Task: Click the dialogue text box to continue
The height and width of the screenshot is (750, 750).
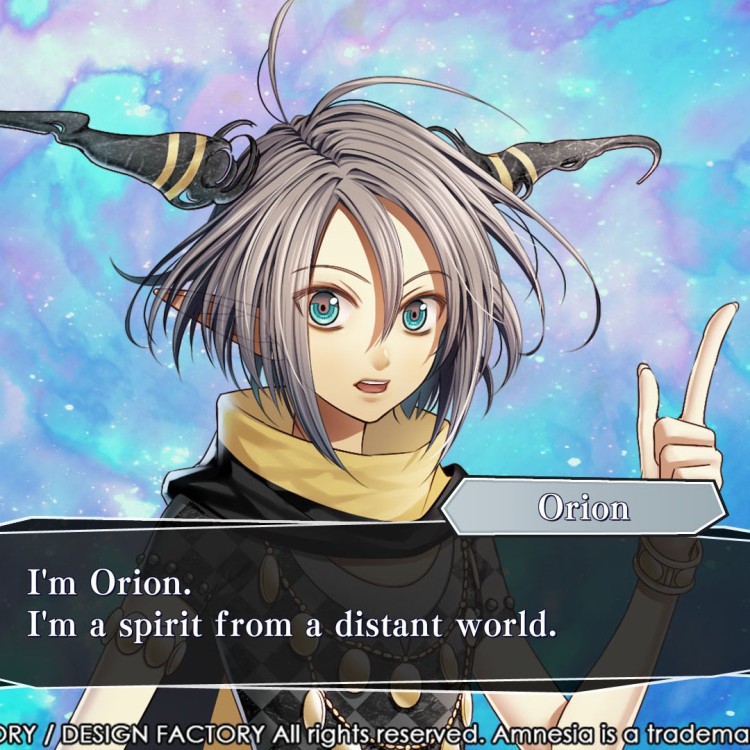Action: coord(375,605)
